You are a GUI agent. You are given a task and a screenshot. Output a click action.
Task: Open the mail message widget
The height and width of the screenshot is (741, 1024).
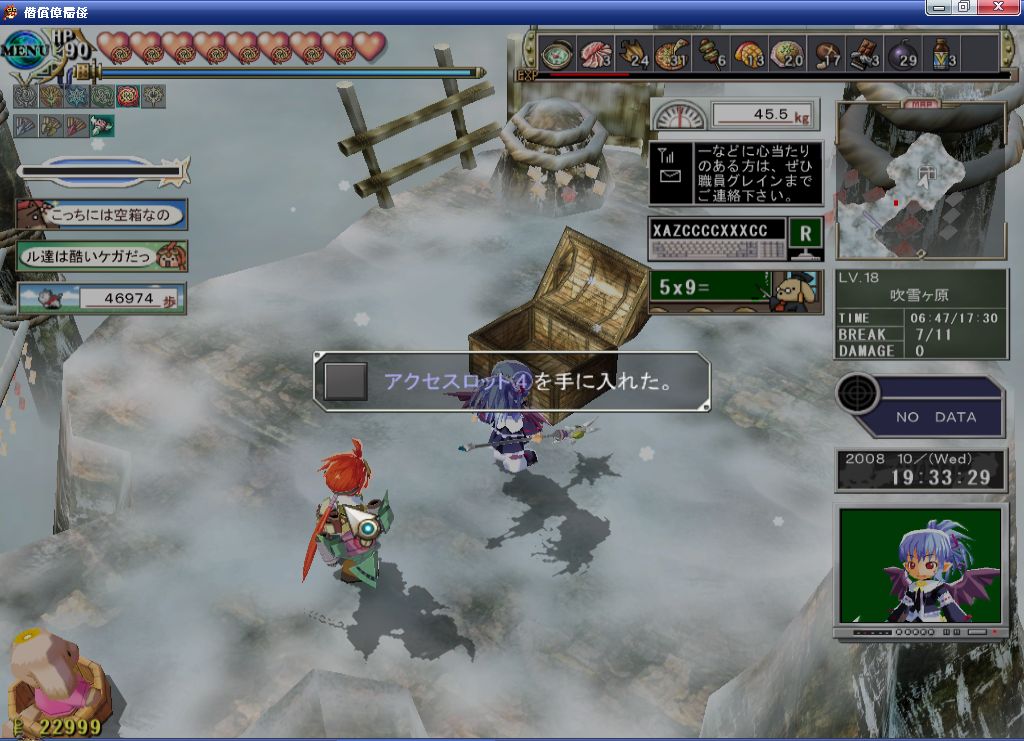click(x=735, y=173)
